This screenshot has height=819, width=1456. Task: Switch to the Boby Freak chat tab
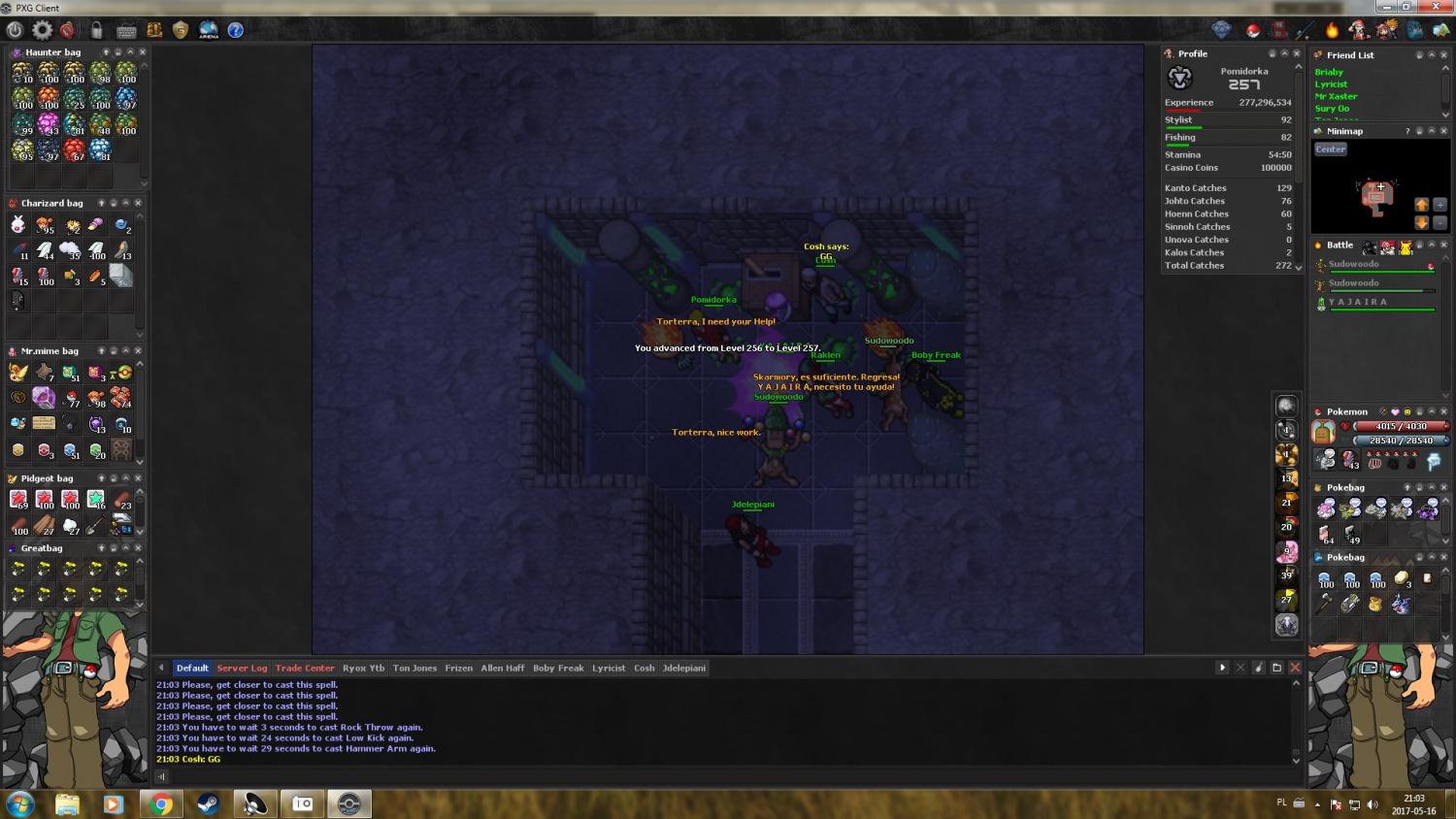pyautogui.click(x=558, y=668)
